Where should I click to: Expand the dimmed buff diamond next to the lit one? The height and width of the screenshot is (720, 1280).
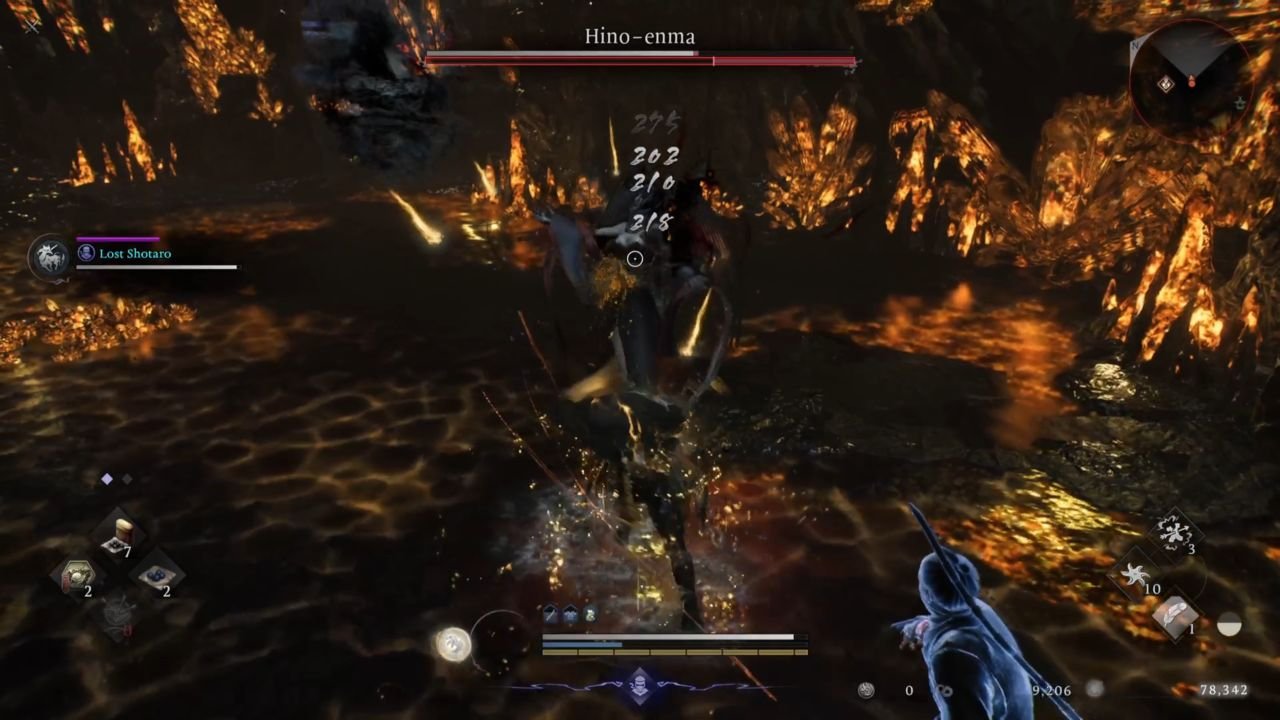pos(128,480)
